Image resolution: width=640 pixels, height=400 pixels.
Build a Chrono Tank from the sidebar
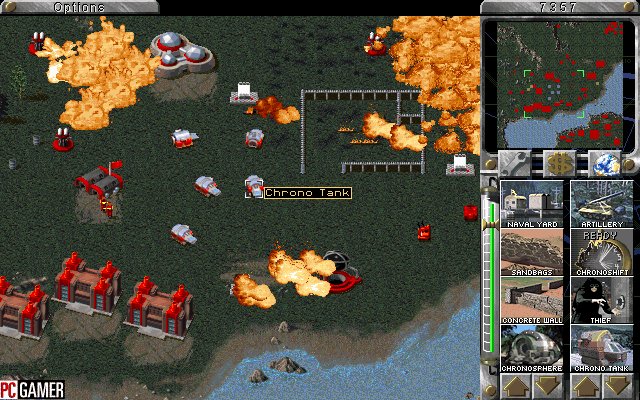point(602,350)
